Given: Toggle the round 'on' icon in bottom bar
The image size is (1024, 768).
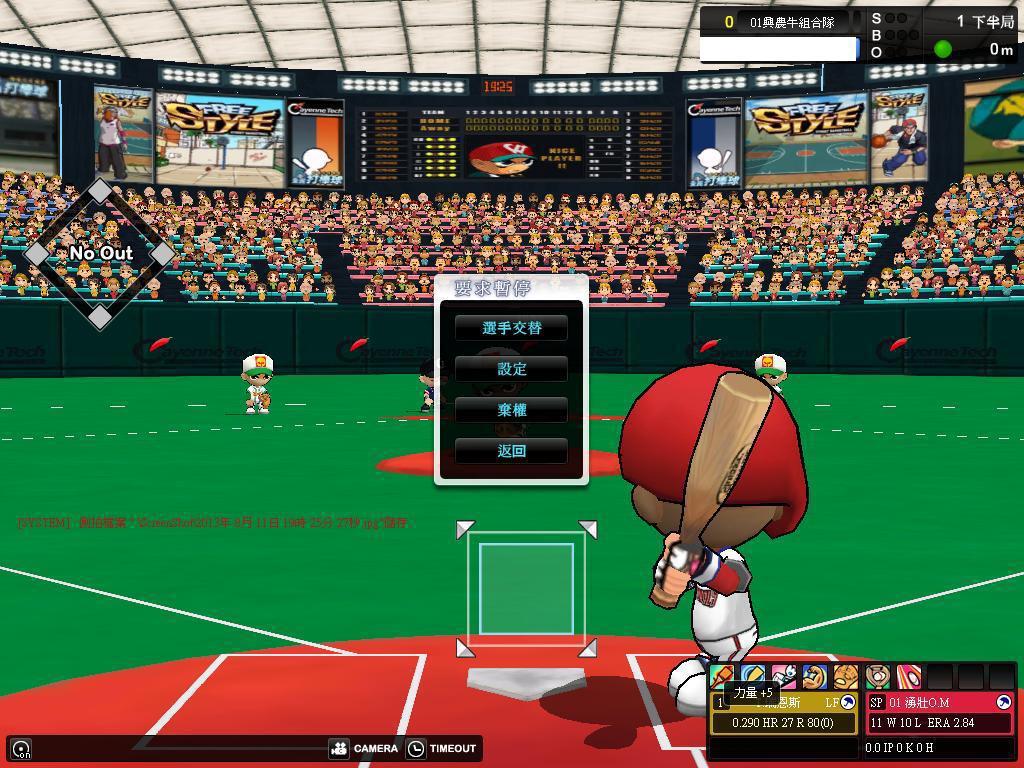Looking at the screenshot, I should [x=21, y=748].
